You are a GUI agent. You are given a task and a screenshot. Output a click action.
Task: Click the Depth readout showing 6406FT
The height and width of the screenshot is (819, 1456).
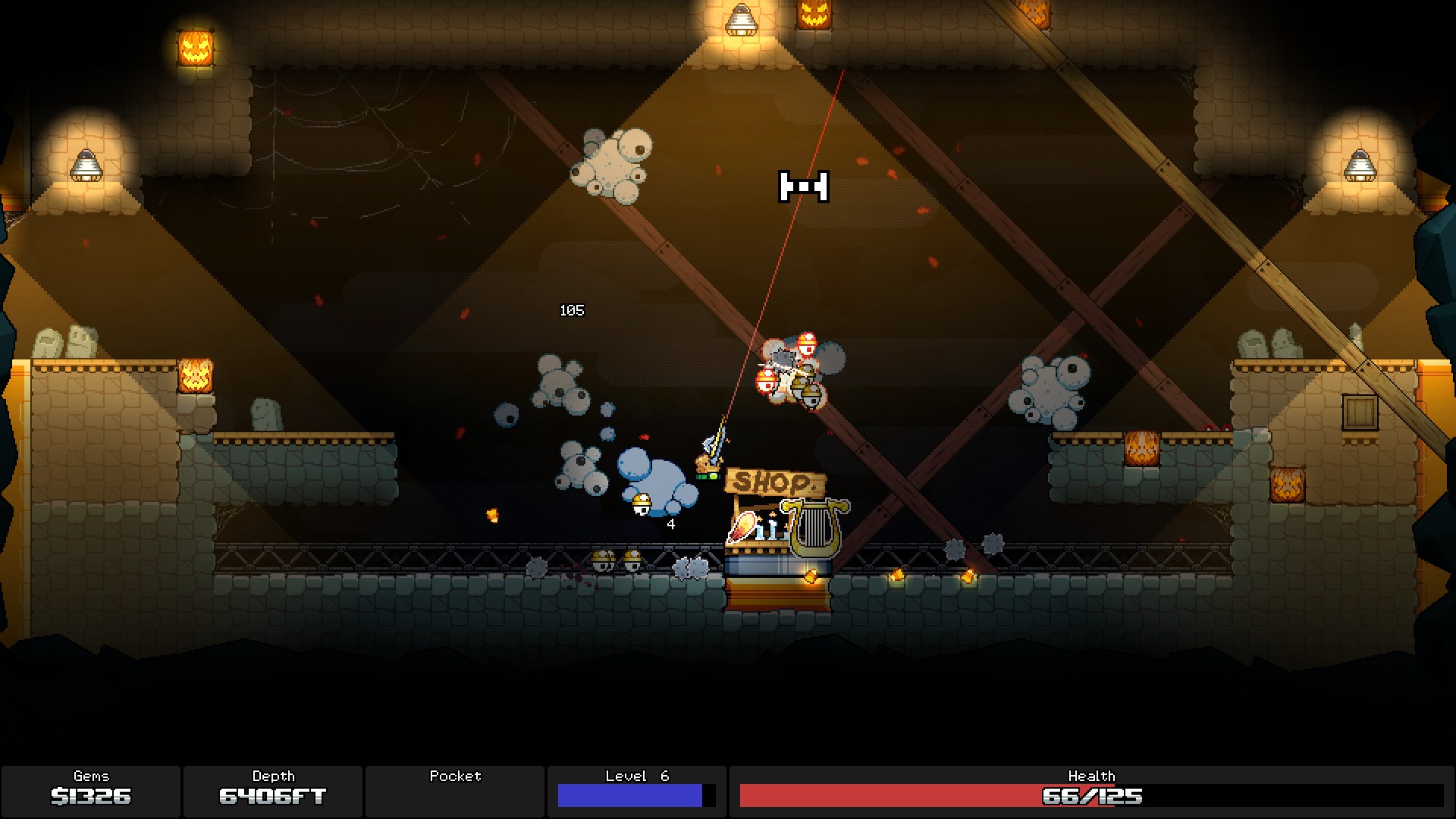(x=274, y=796)
